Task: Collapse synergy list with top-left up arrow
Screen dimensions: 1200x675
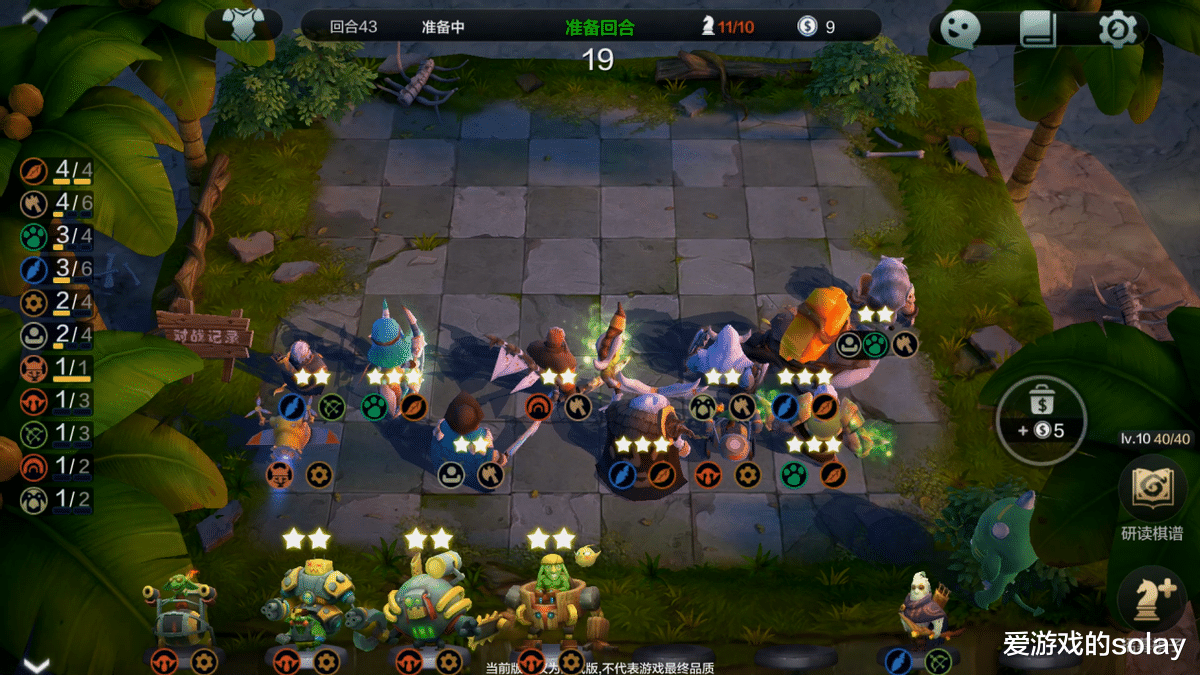Action: point(35,16)
